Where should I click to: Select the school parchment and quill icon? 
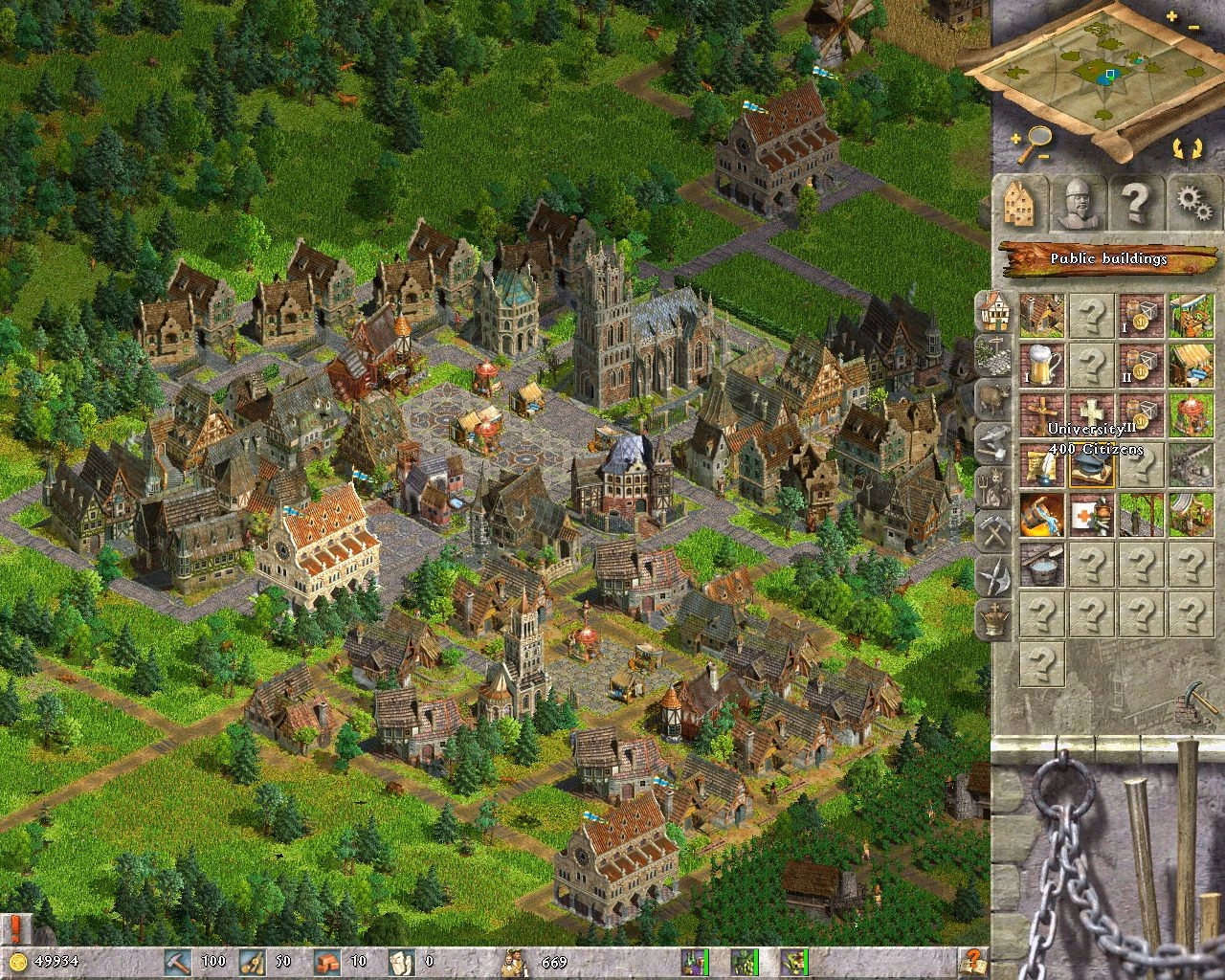tap(1041, 464)
